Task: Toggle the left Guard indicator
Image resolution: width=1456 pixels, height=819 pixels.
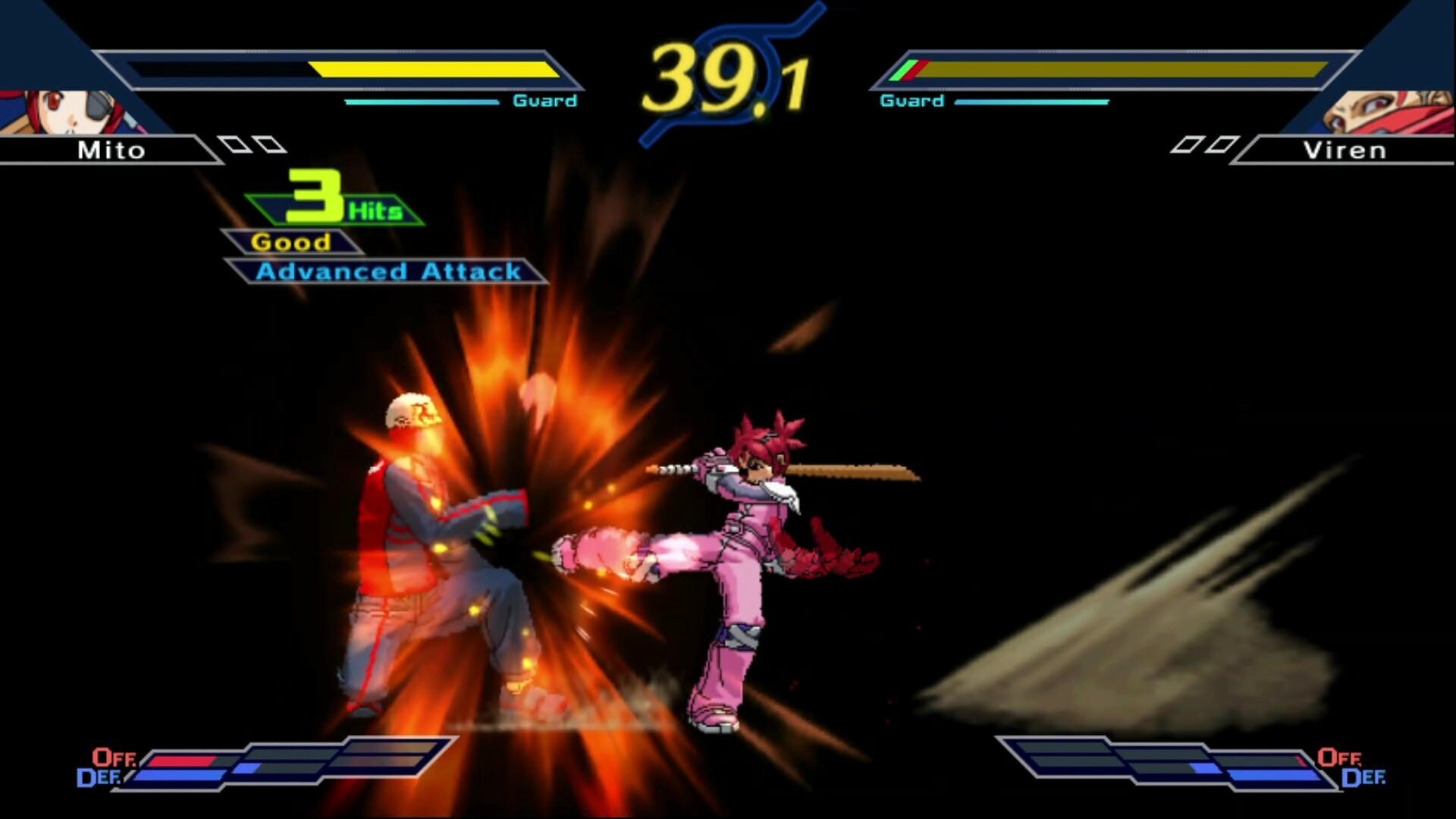Action: tap(546, 99)
